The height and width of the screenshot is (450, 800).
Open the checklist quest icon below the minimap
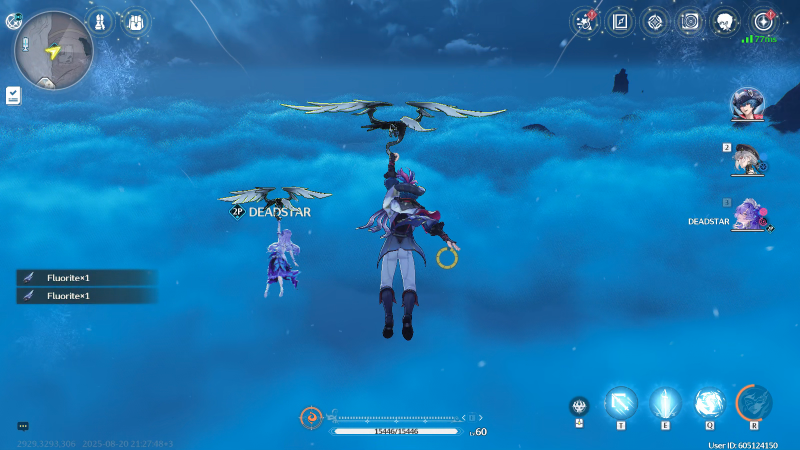(x=13, y=95)
